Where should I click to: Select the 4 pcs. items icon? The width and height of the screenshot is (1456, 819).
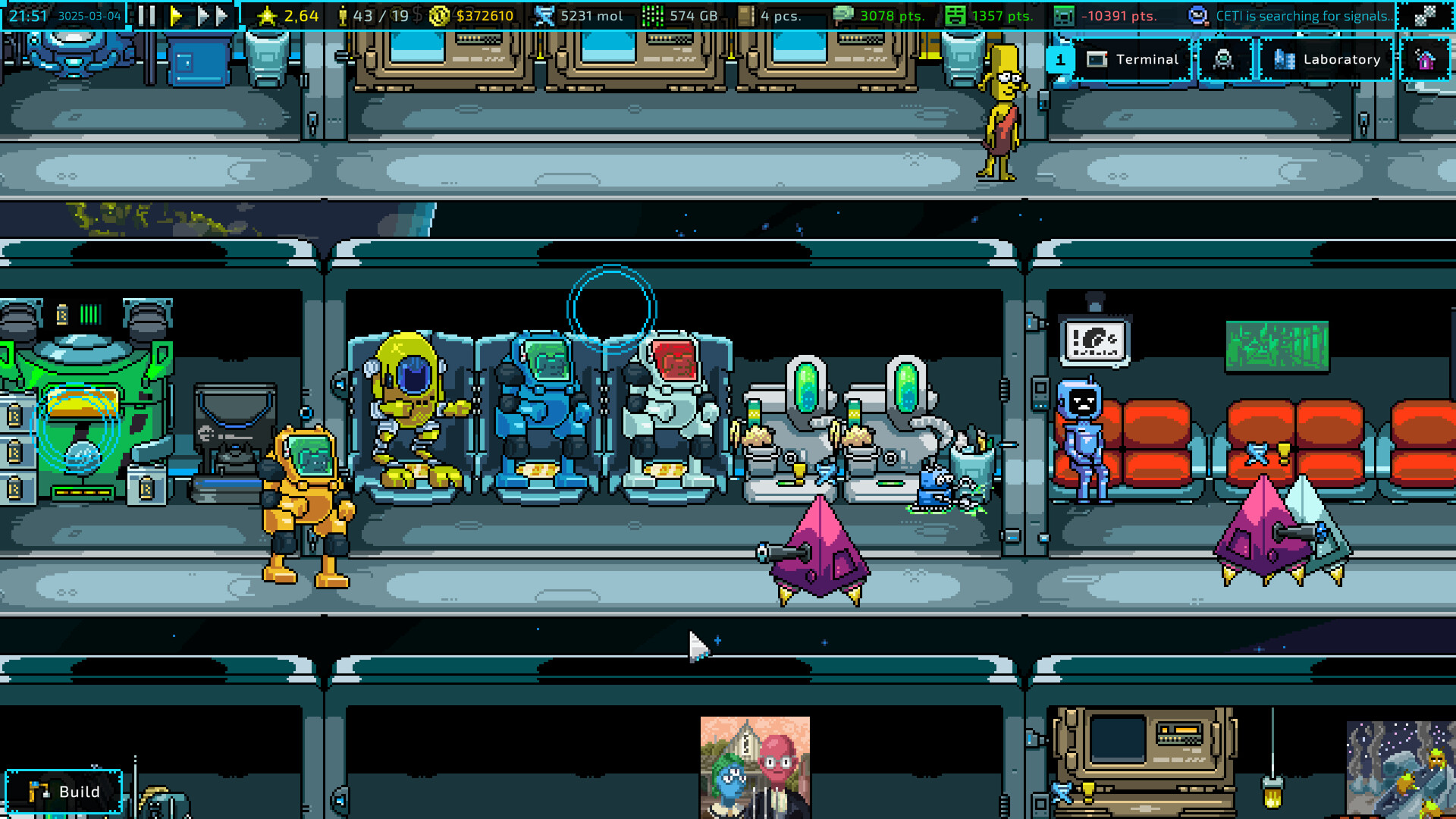[x=747, y=14]
